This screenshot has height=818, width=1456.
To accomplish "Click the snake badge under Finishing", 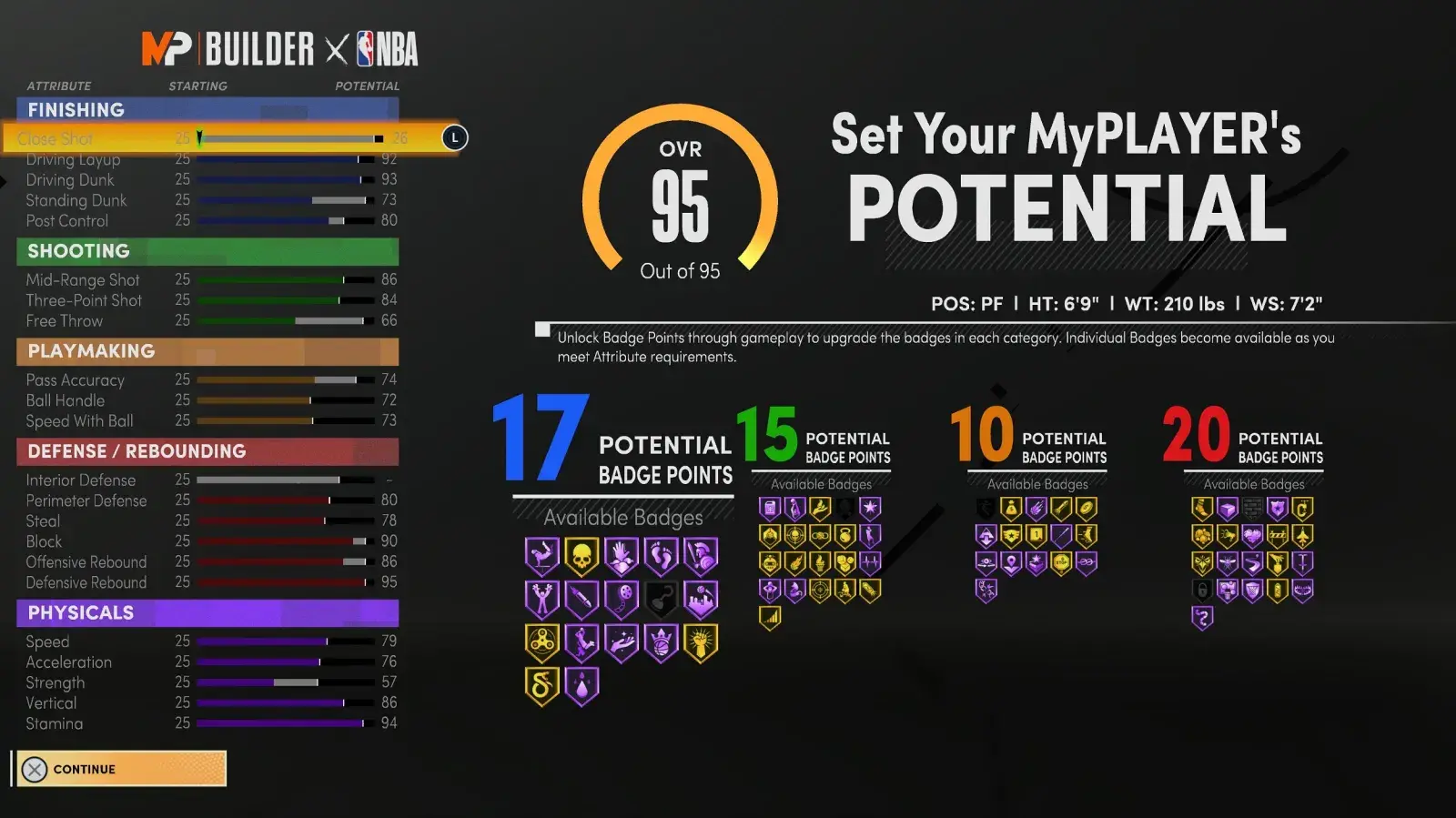I will tap(541, 686).
